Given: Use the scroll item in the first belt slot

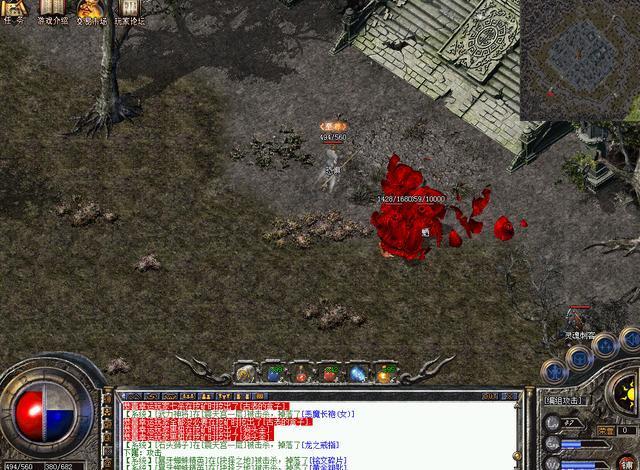Looking at the screenshot, I should point(246,374).
